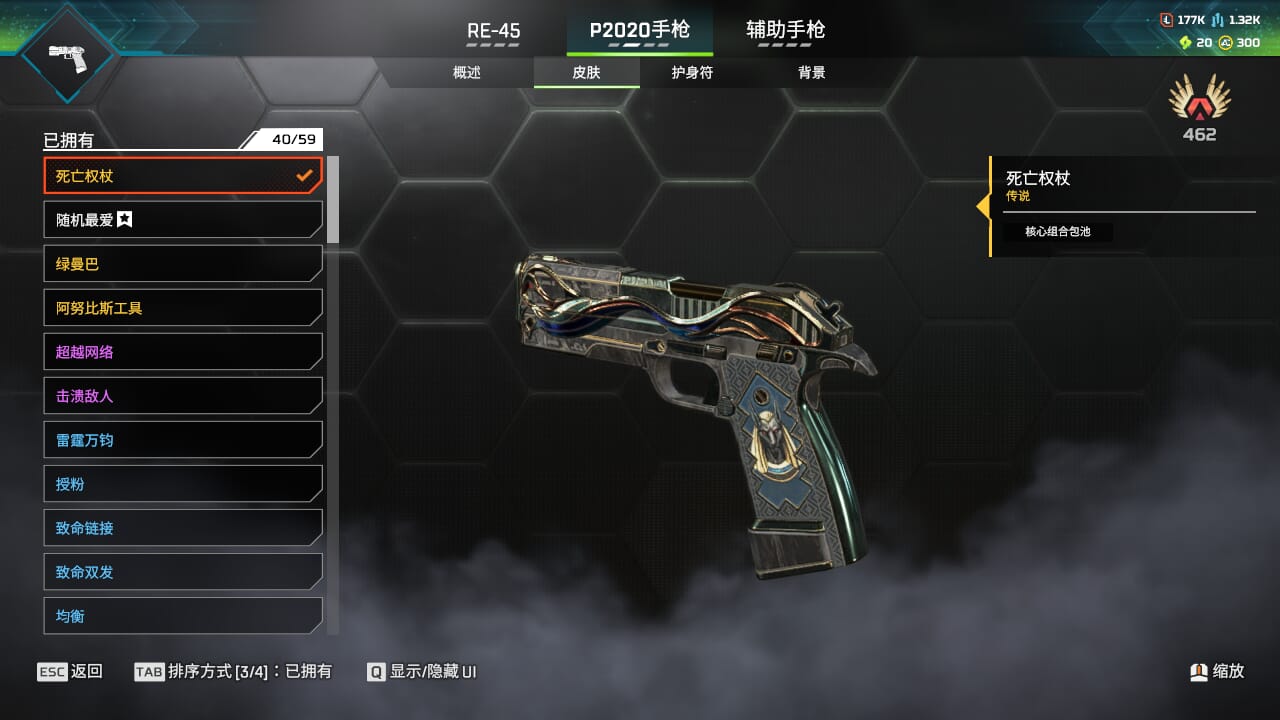Equip the 绿曼巴 skin

[183, 264]
